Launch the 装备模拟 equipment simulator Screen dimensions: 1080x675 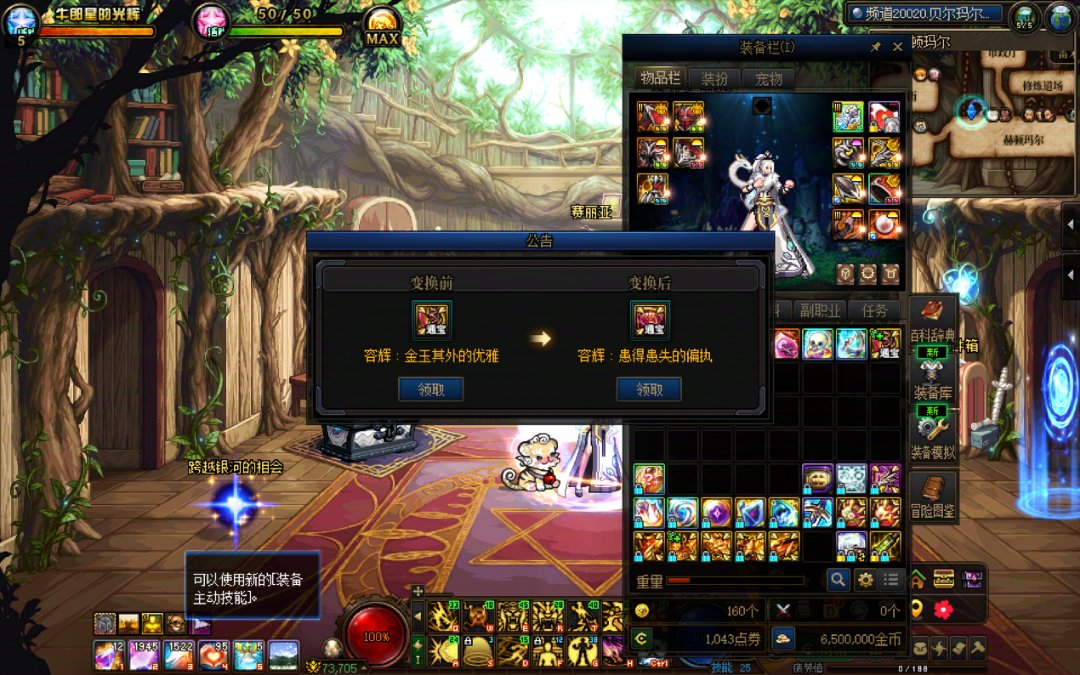933,435
